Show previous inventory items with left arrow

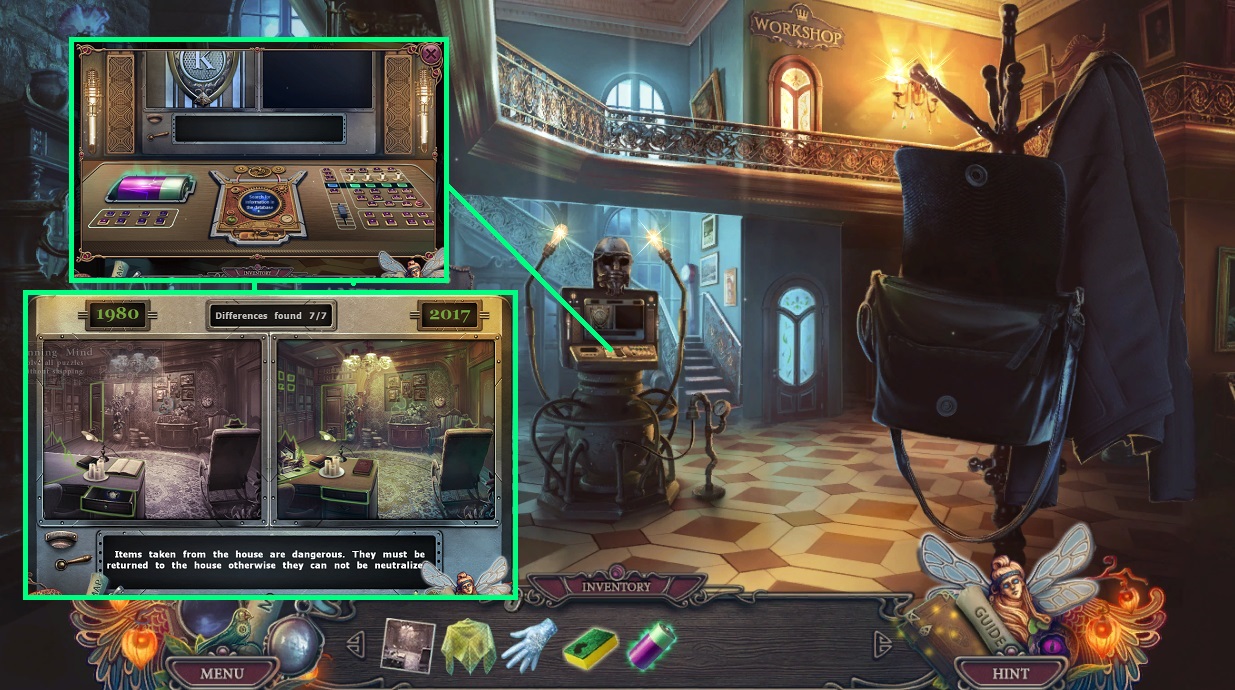[354, 641]
